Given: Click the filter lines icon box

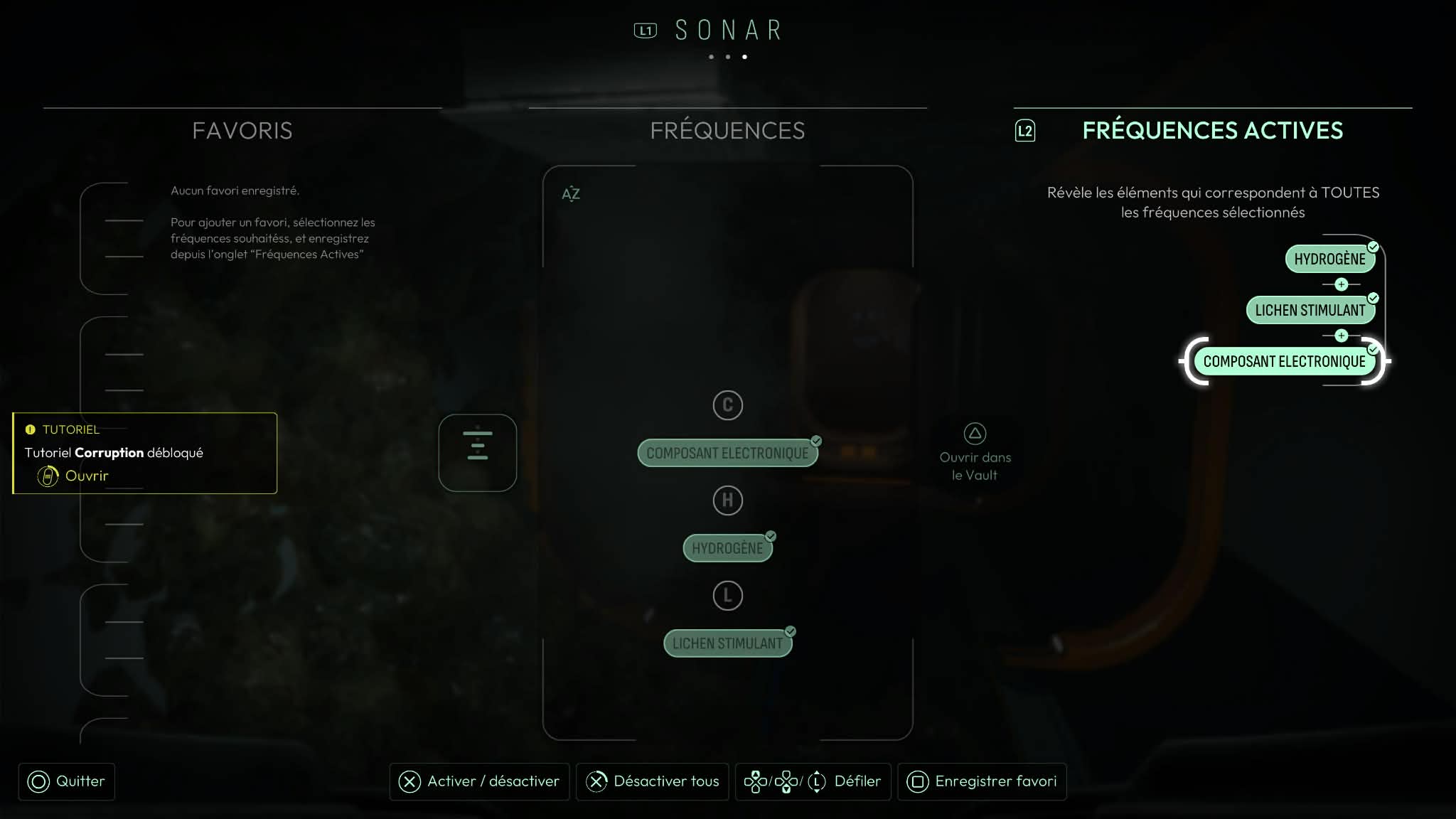Looking at the screenshot, I should pos(478,453).
